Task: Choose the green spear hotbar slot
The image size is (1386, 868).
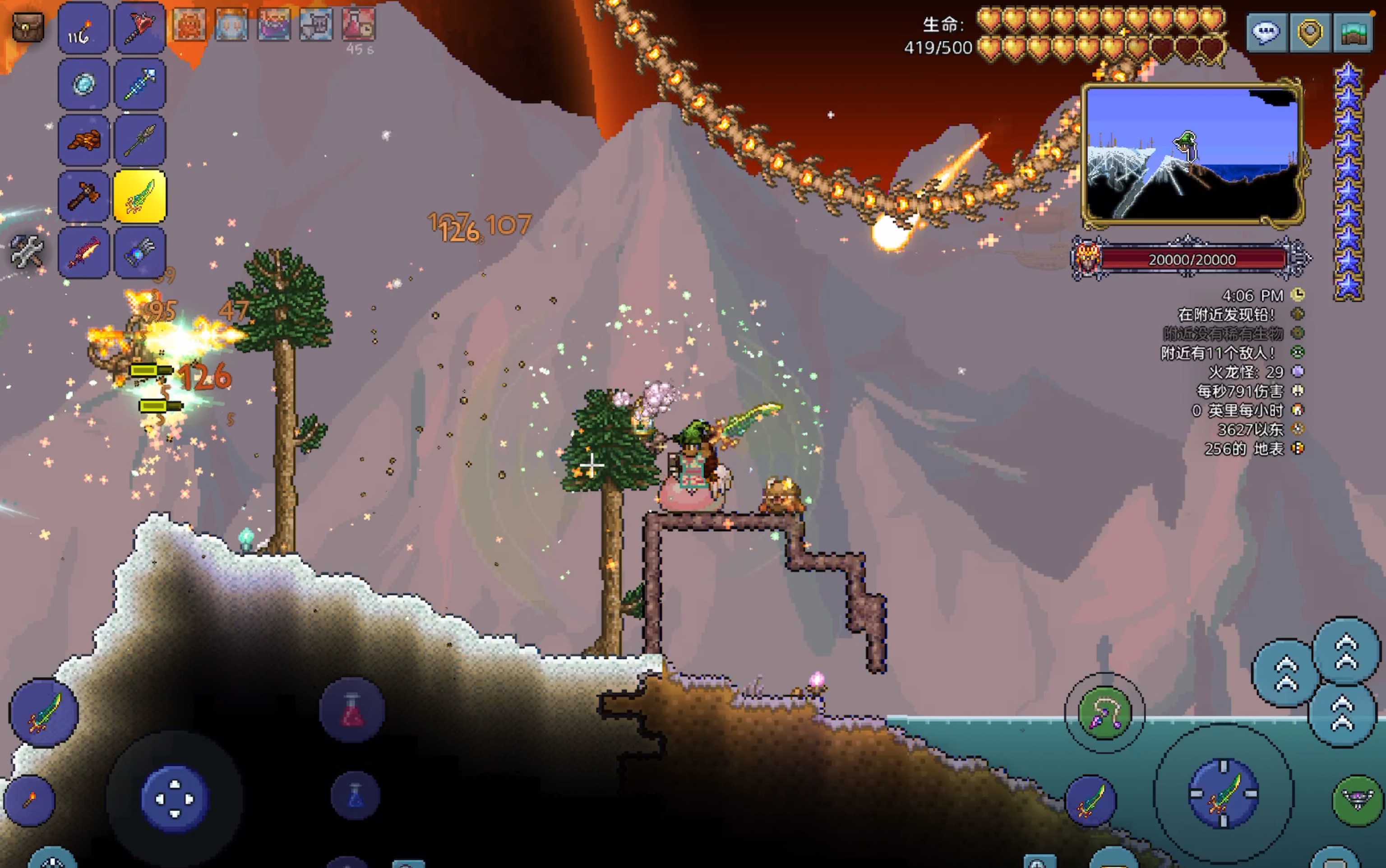Action: click(139, 140)
